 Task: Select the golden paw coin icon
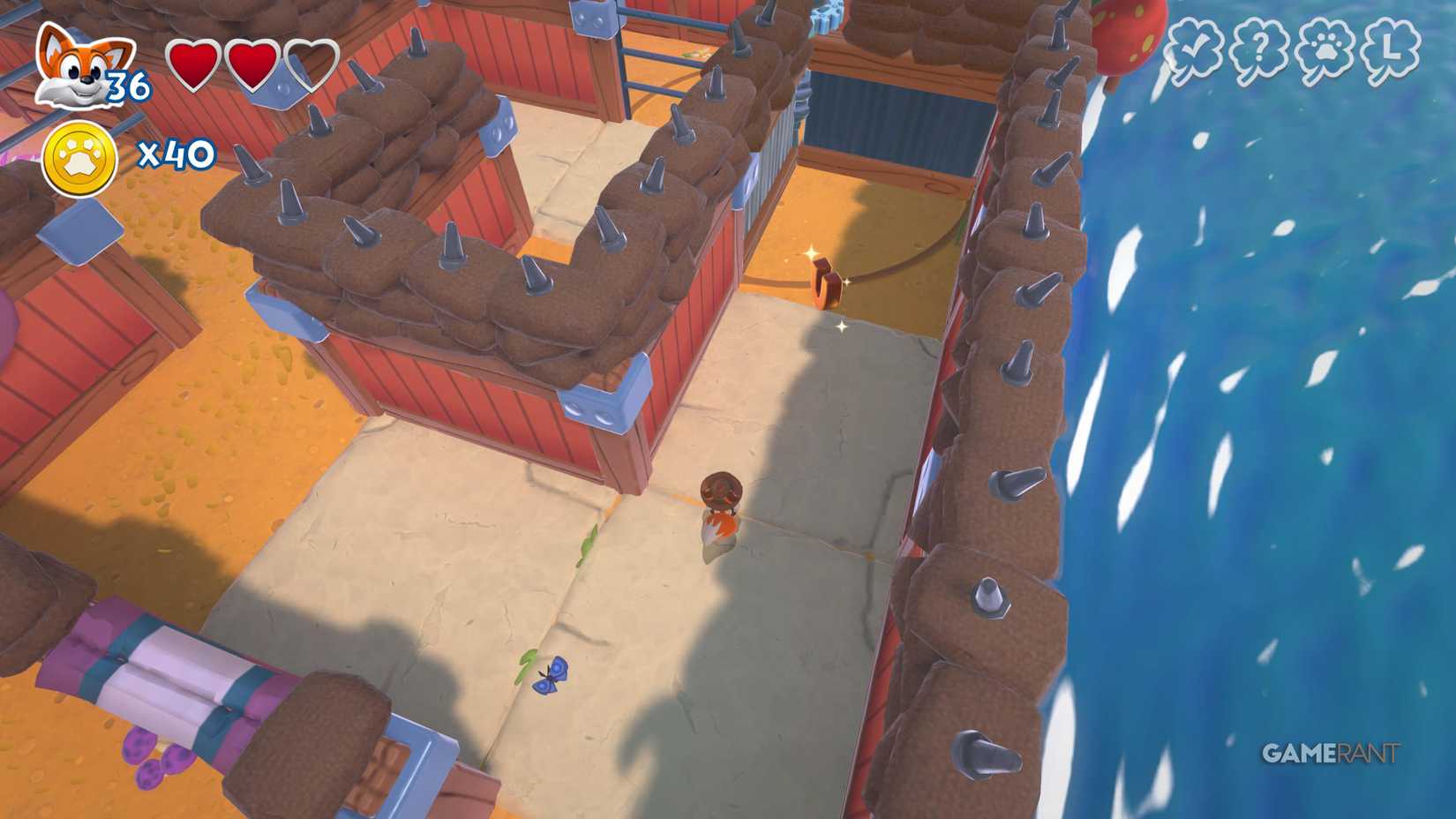78,159
